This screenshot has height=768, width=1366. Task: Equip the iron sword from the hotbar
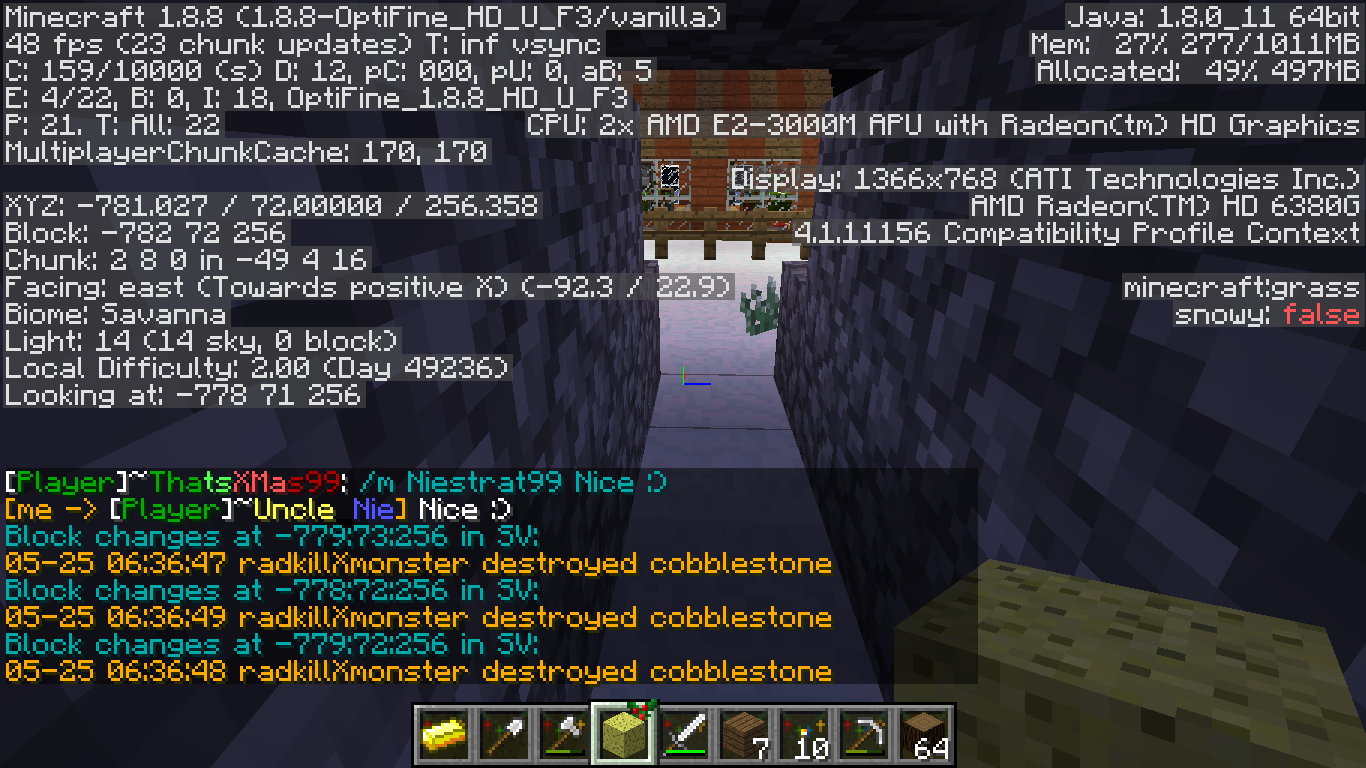click(685, 735)
